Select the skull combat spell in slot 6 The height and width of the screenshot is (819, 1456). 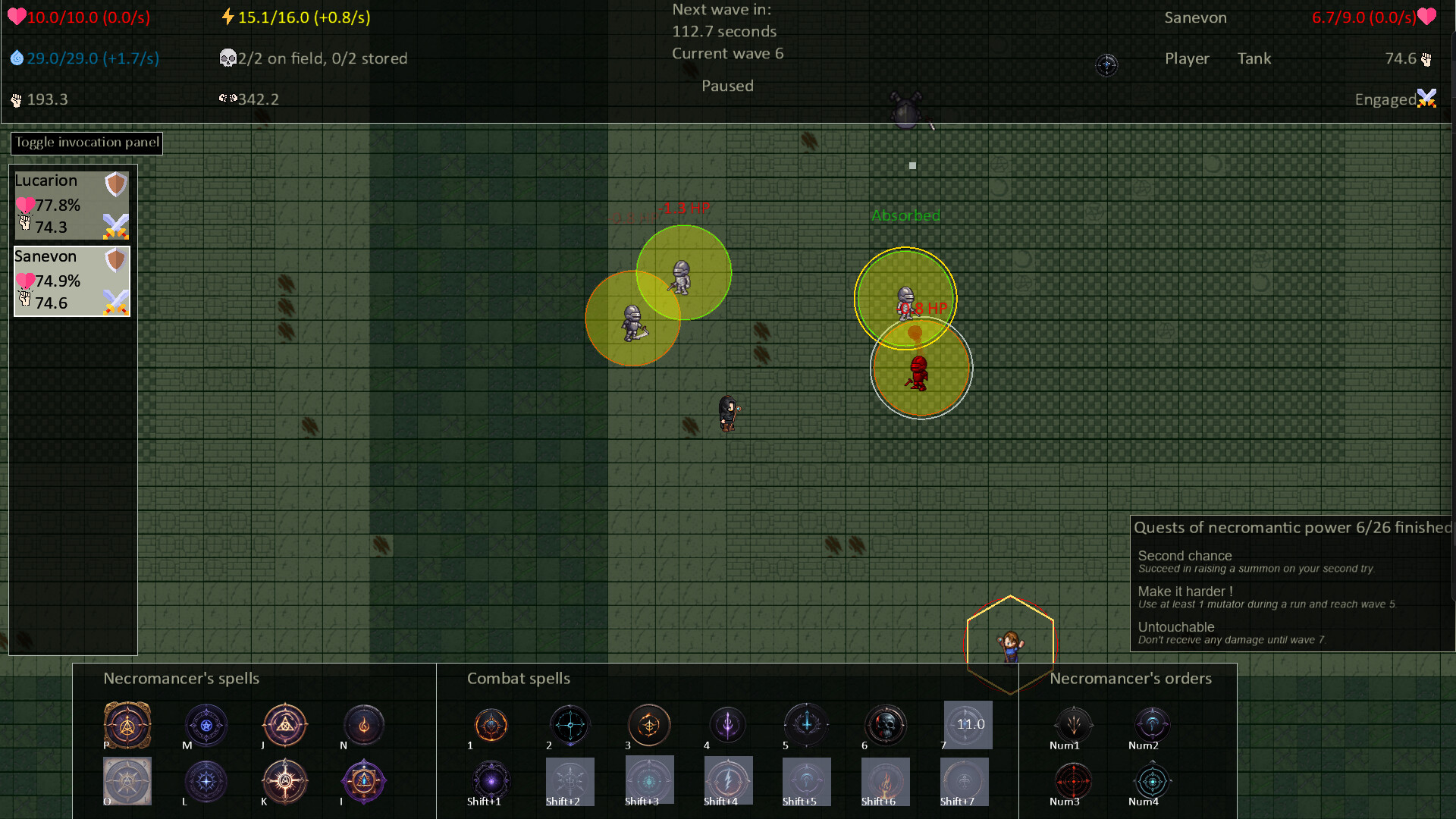pos(885,724)
